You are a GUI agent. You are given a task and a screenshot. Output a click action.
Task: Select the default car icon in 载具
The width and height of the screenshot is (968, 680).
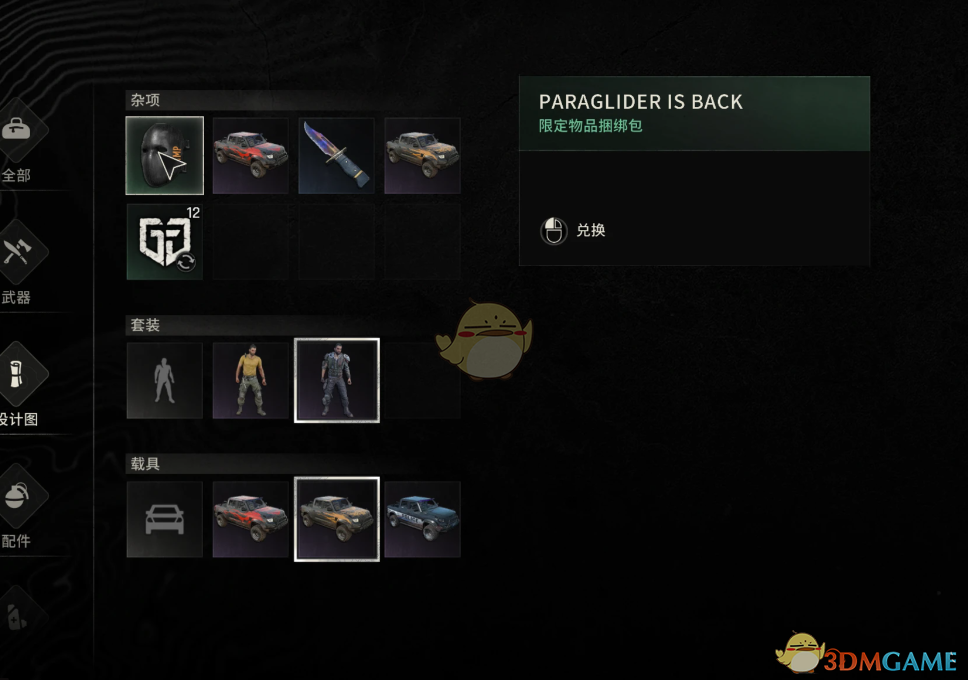[x=164, y=519]
